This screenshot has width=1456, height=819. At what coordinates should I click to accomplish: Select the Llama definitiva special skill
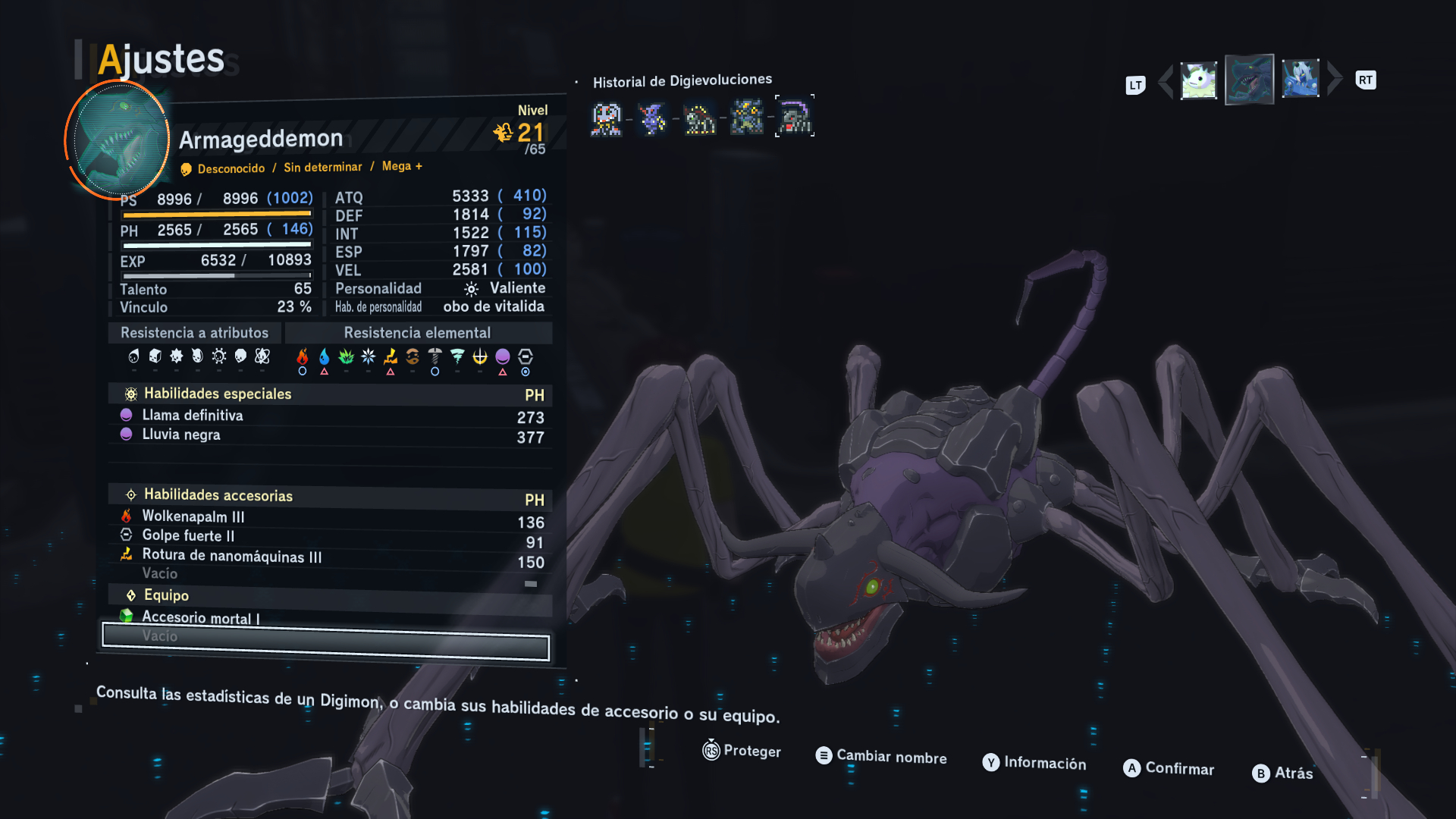[x=193, y=416]
